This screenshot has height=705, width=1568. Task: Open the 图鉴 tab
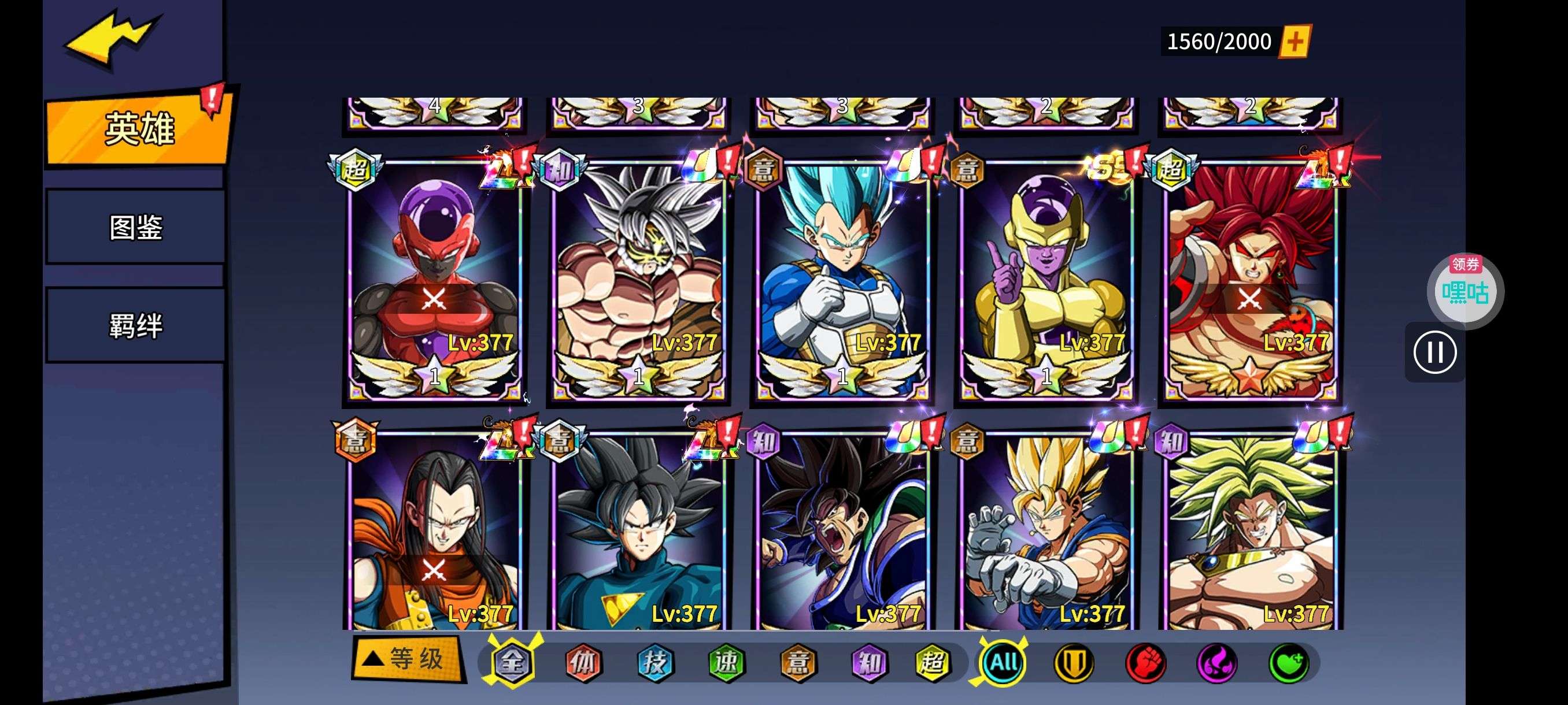tap(136, 227)
